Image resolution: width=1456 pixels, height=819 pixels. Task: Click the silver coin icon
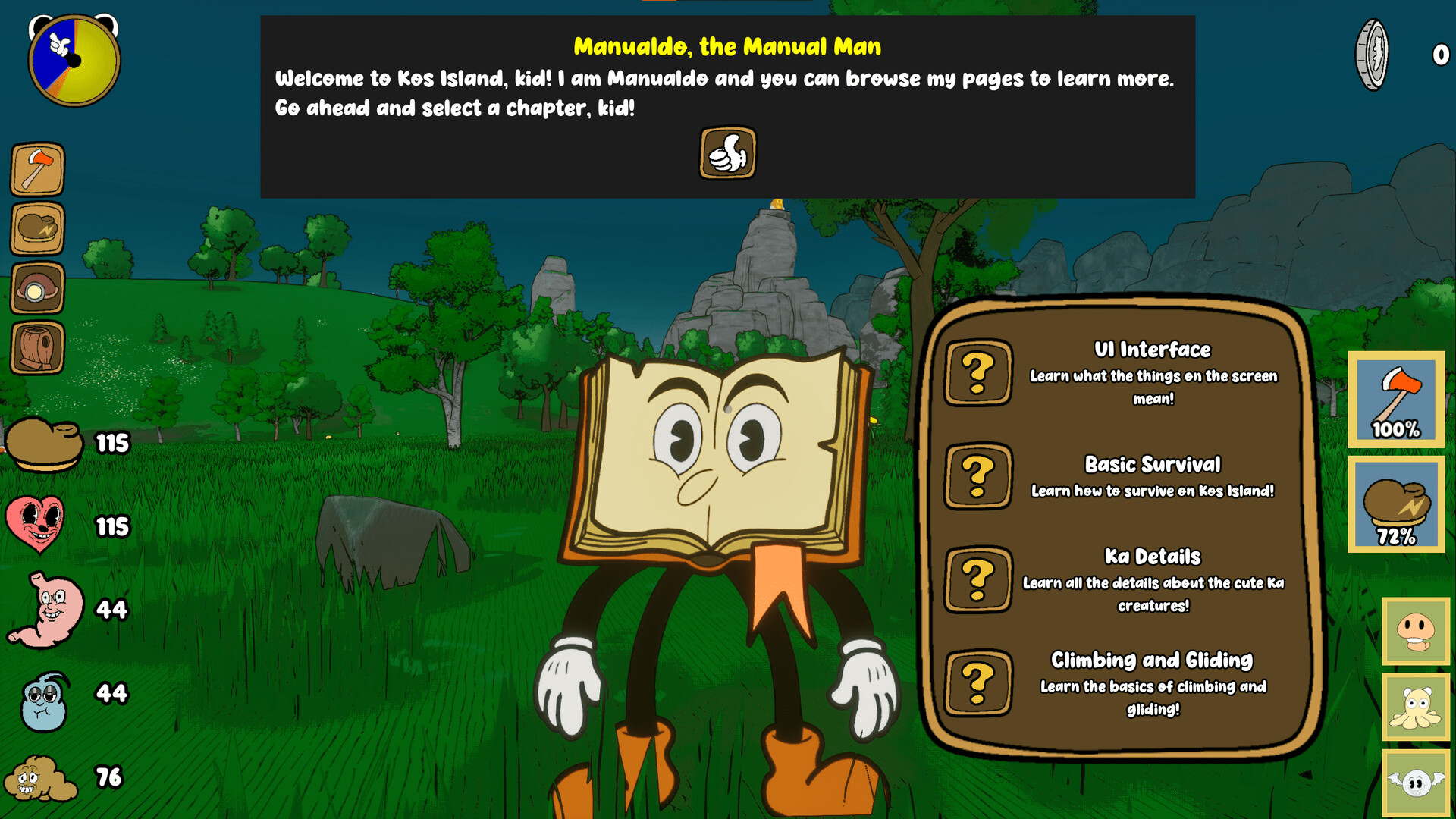(1372, 55)
